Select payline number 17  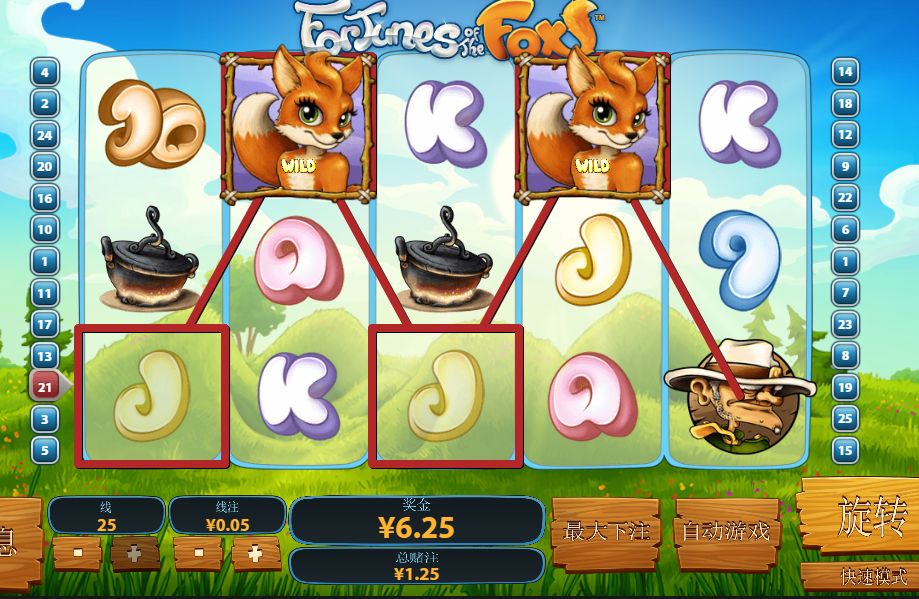(45, 324)
